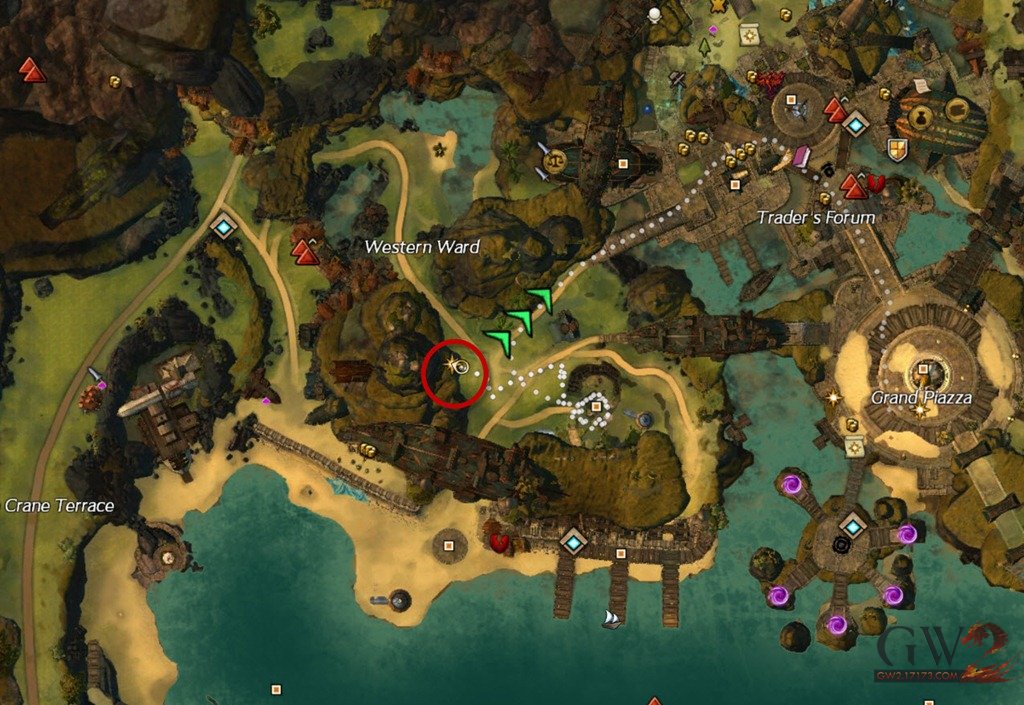Pick the waypoint amid the purple asura gates
The image size is (1024, 705).
pyautogui.click(x=852, y=526)
